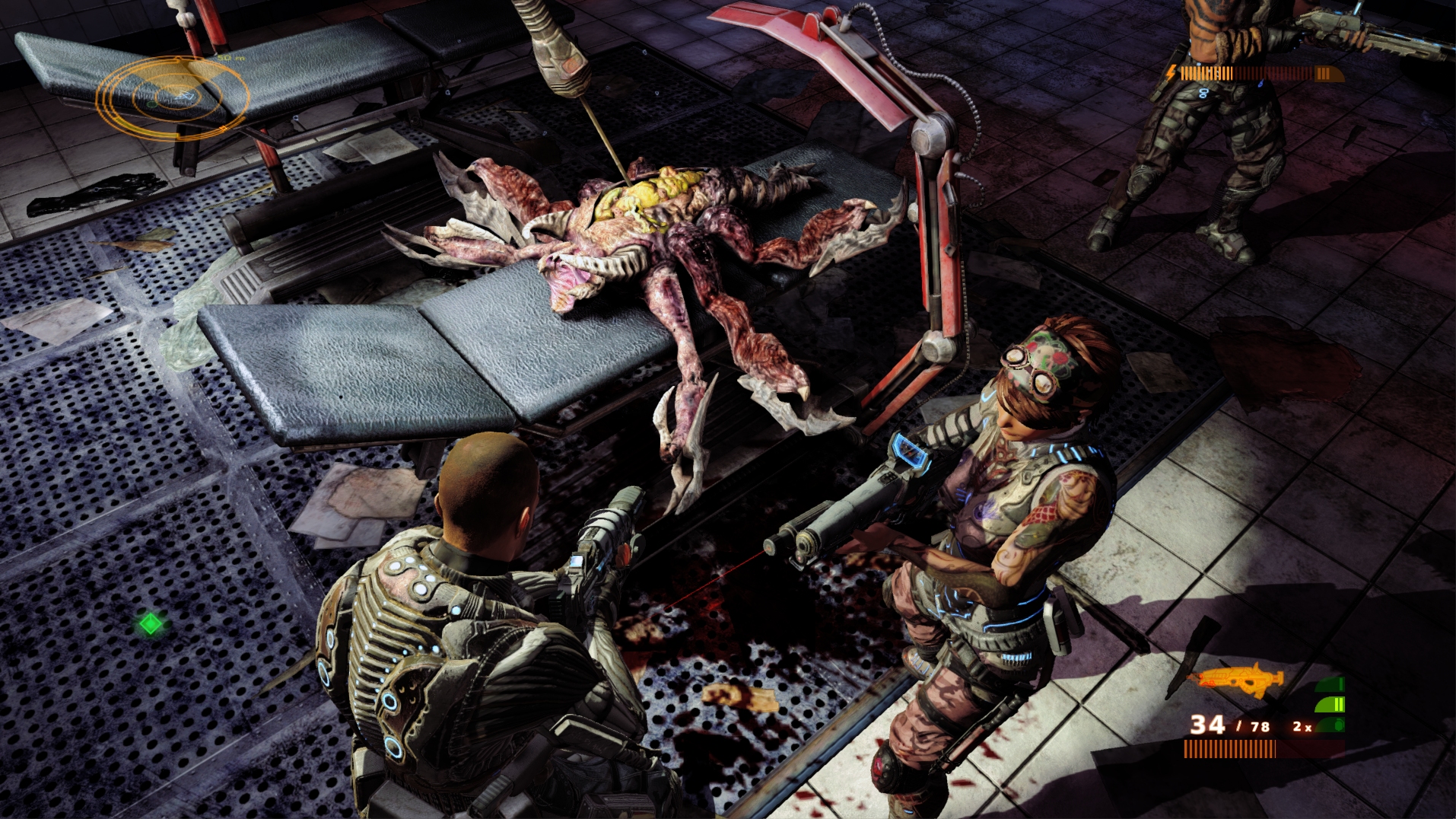Choose the green grenade slot icon
The image size is (1456, 819).
point(1330,725)
